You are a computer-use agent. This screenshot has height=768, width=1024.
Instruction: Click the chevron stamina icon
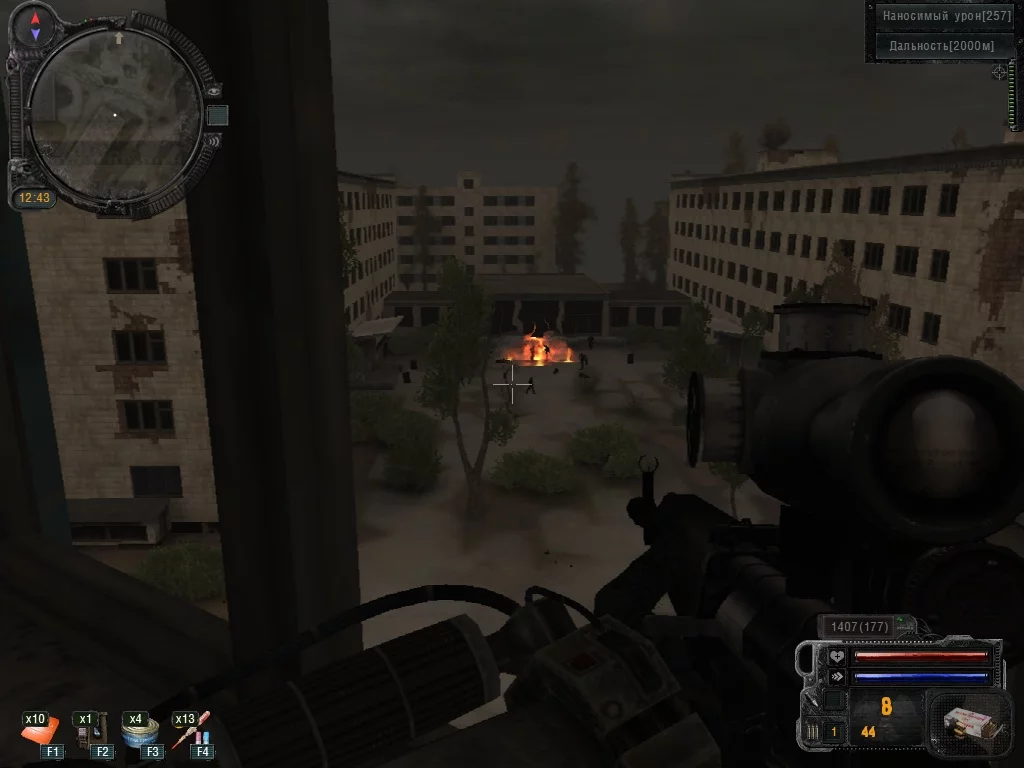[836, 677]
